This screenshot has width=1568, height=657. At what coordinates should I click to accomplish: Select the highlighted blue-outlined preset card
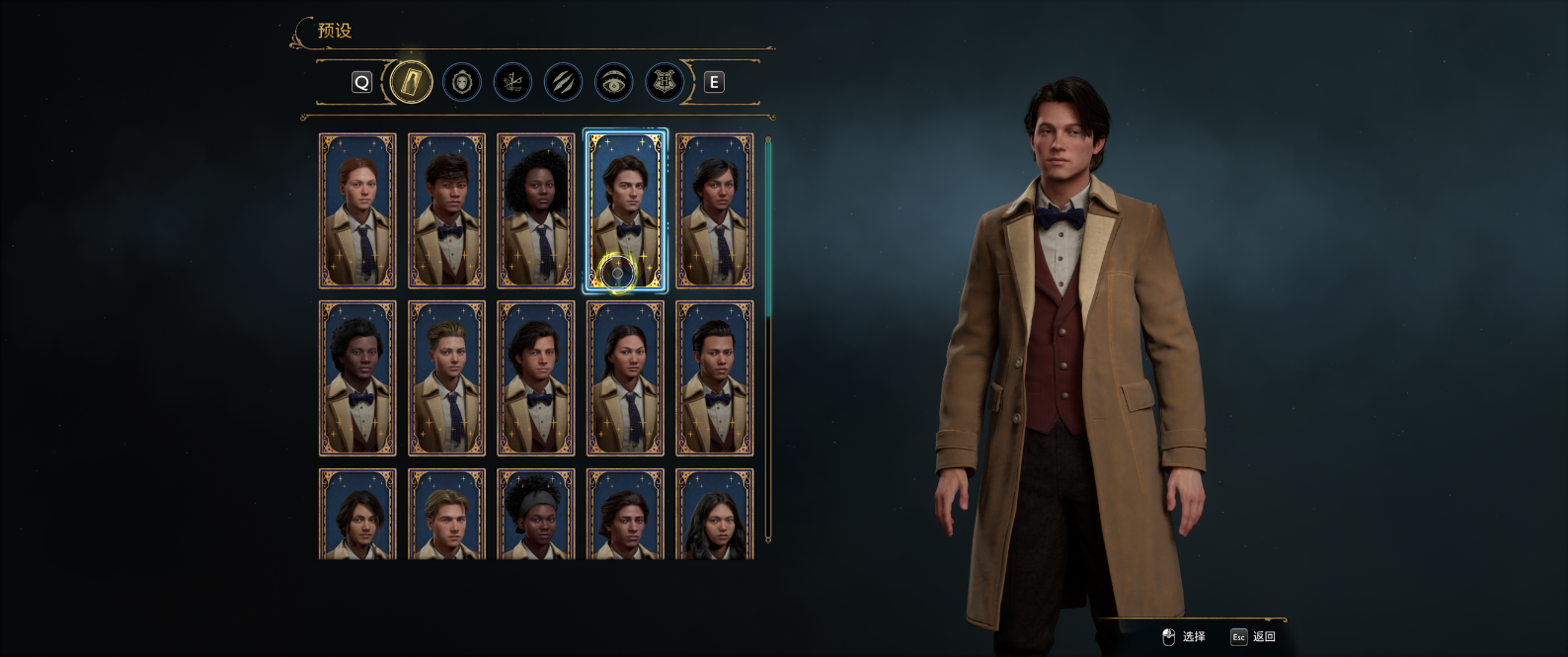(x=625, y=210)
